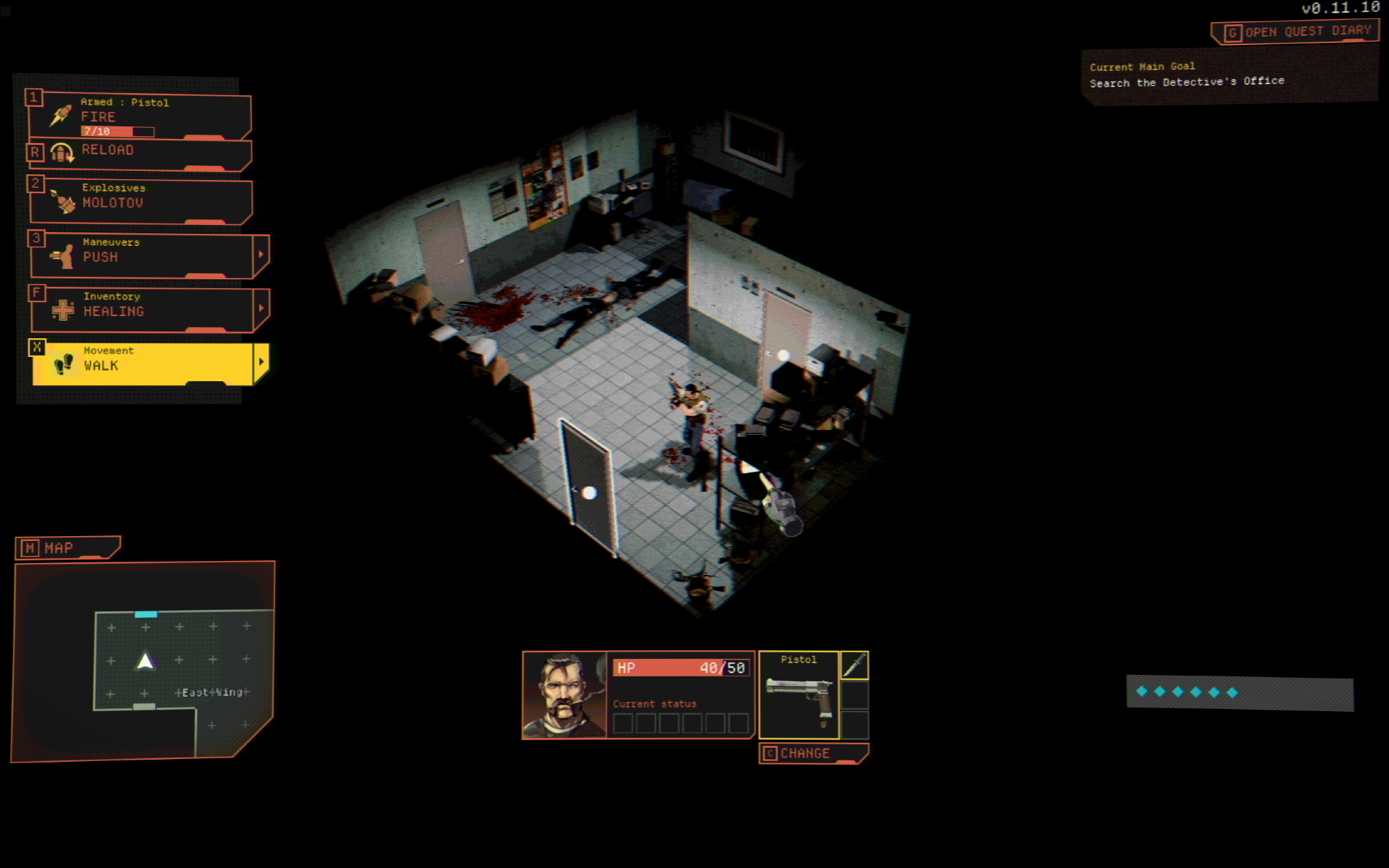The height and width of the screenshot is (868, 1389).
Task: Click the Change weapon button
Action: tap(813, 753)
